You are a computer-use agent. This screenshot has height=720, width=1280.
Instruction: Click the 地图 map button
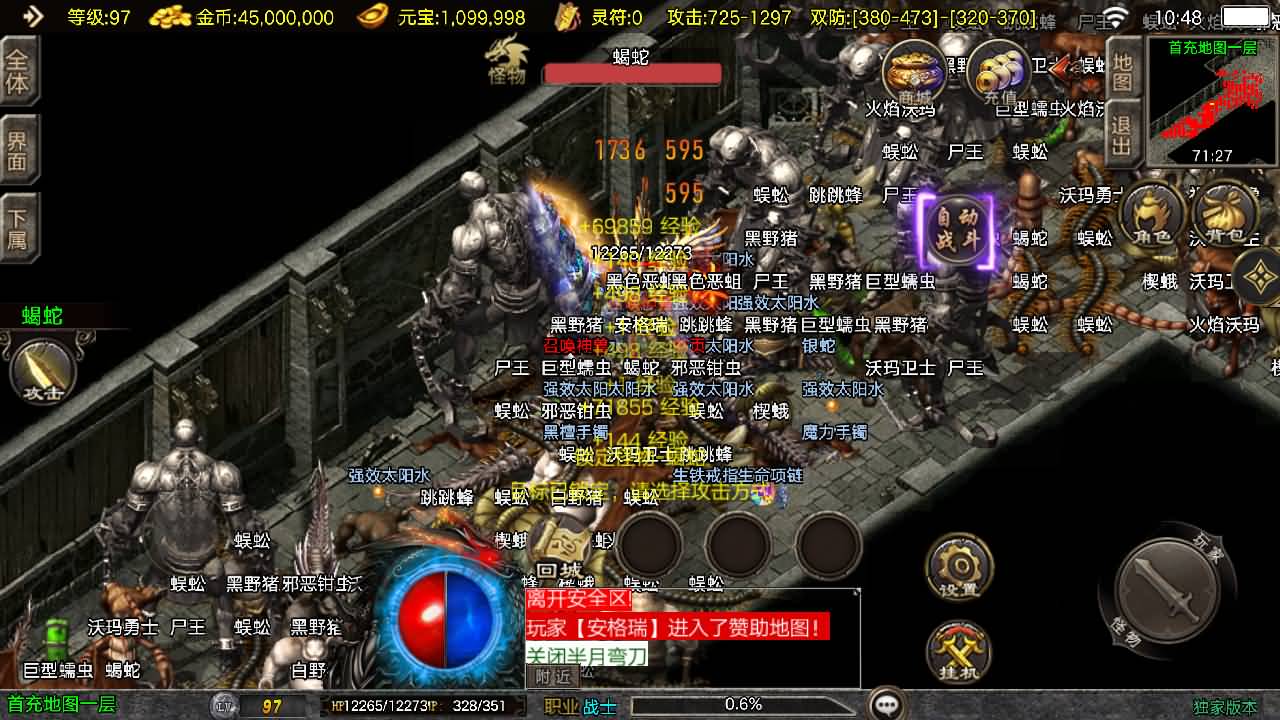(x=1123, y=70)
